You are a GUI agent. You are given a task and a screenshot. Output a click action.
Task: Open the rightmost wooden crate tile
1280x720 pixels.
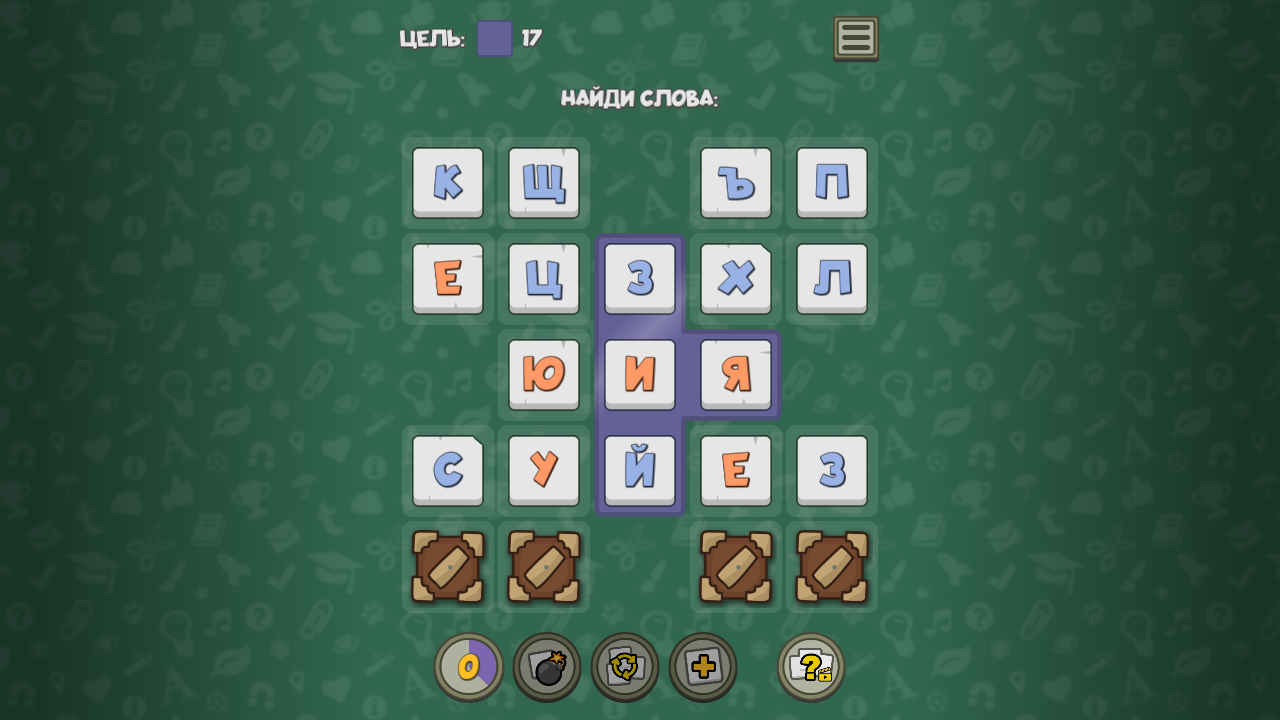point(831,567)
